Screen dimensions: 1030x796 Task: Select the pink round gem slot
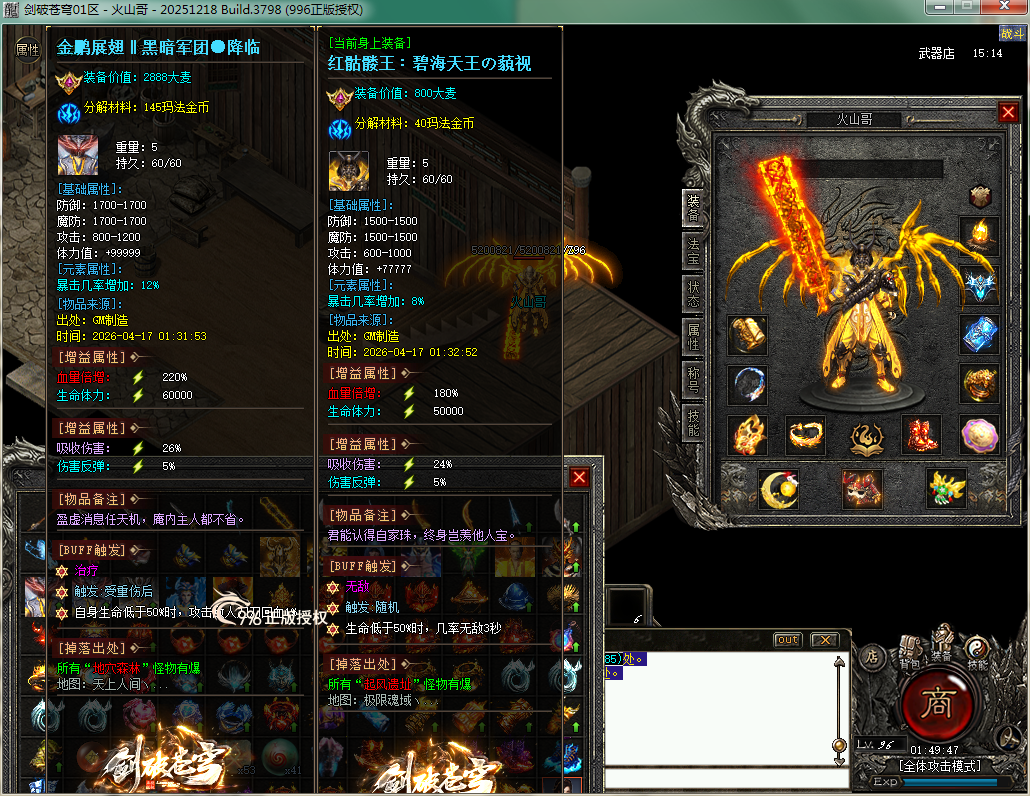(980, 435)
